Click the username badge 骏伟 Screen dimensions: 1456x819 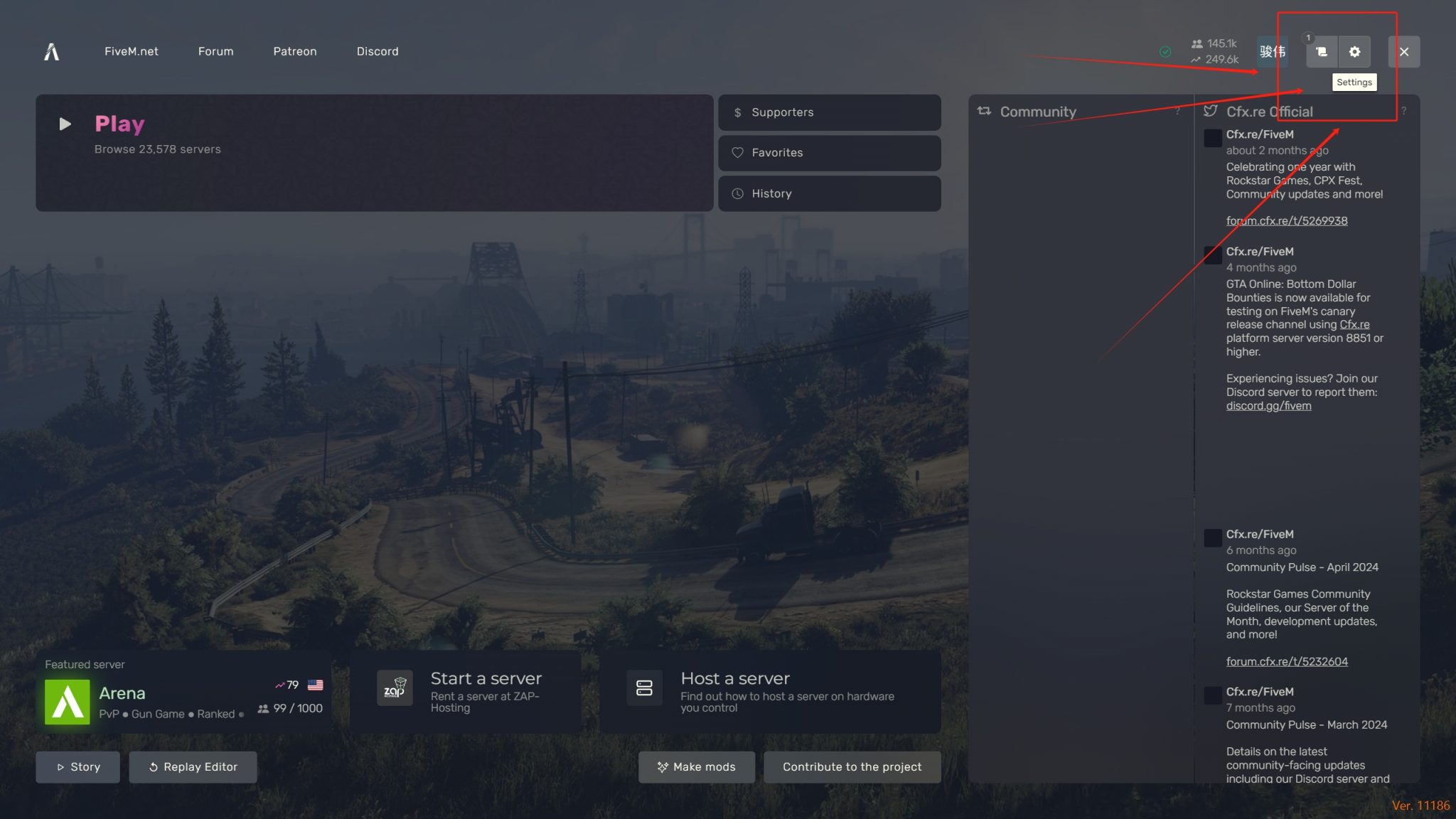coord(1271,51)
